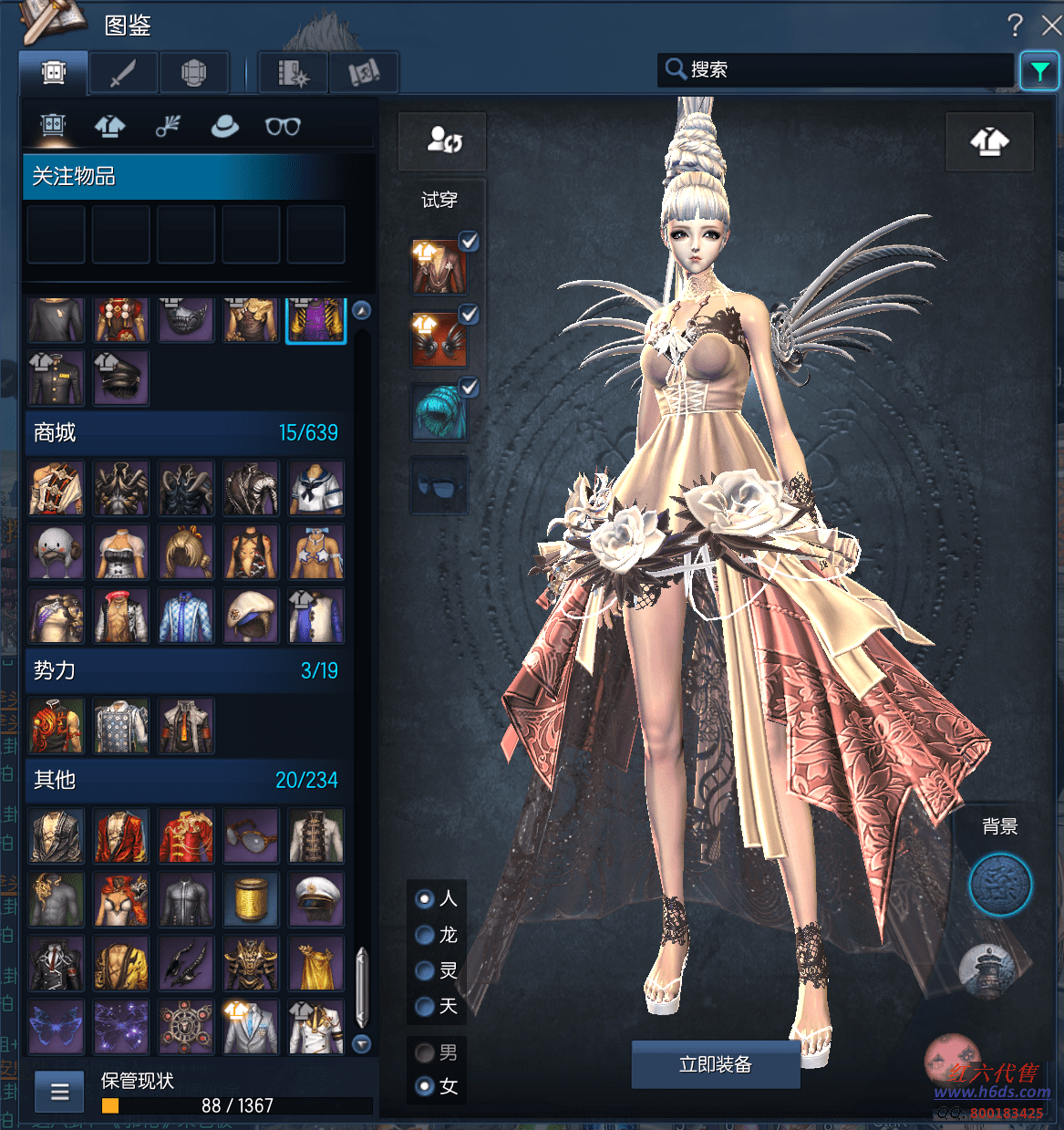
Task: Uncheck the teal hair try-on item
Action: 469,388
